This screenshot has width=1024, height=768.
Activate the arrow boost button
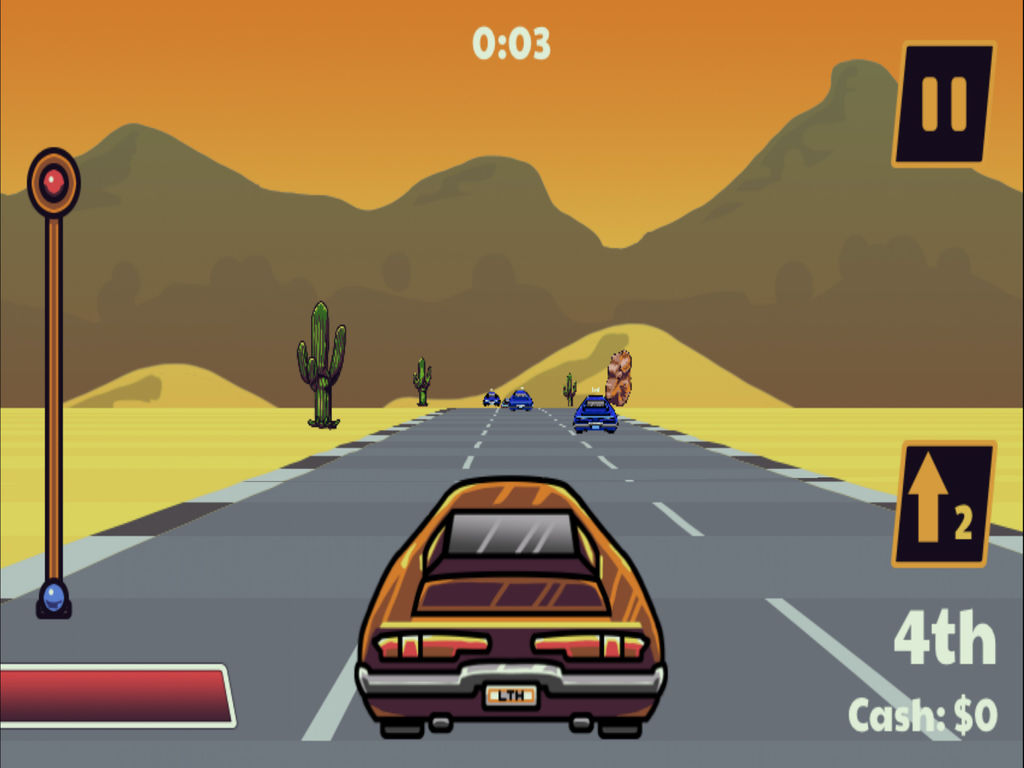[943, 503]
